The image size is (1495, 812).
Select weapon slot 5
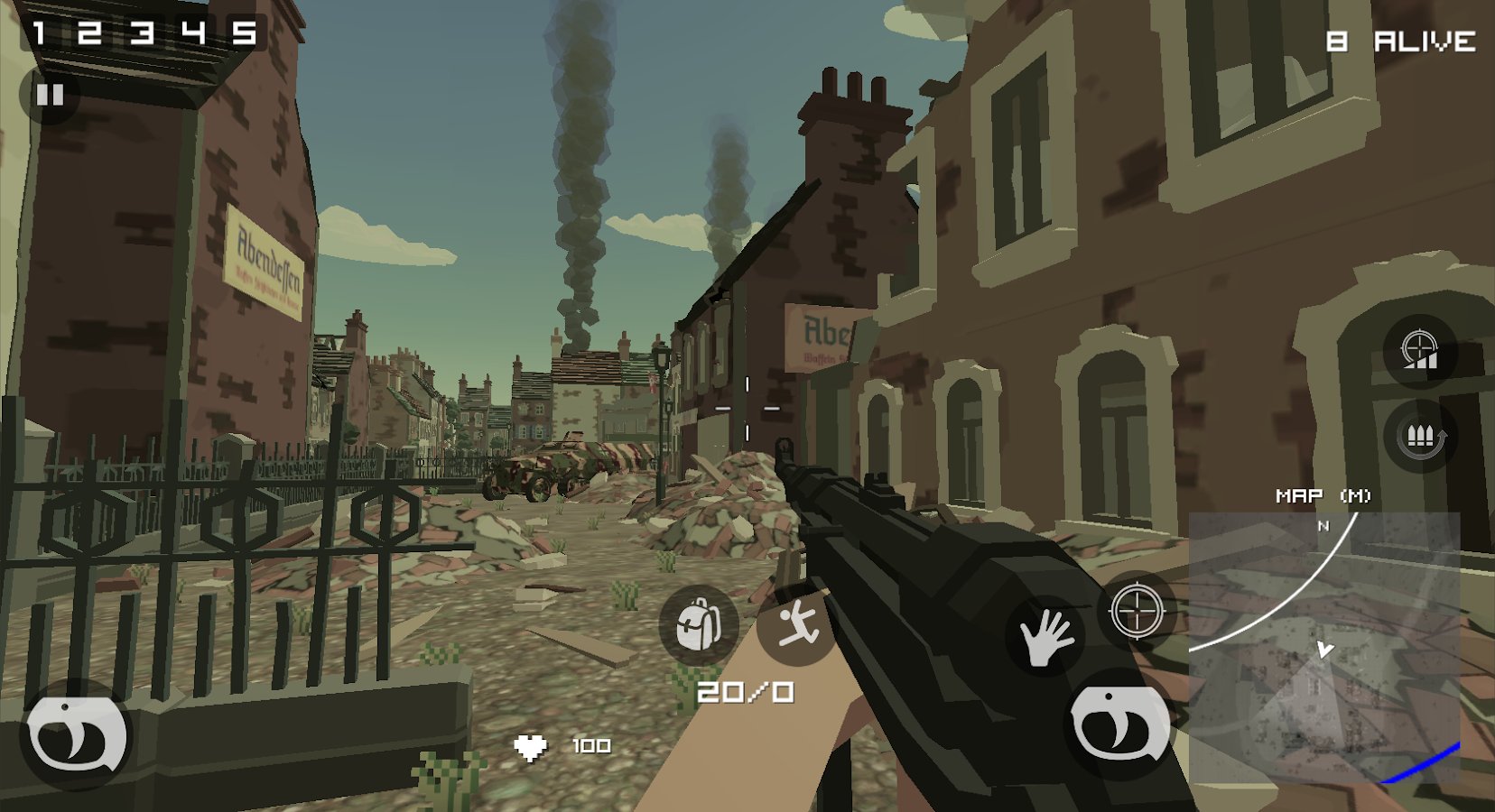coord(244,33)
